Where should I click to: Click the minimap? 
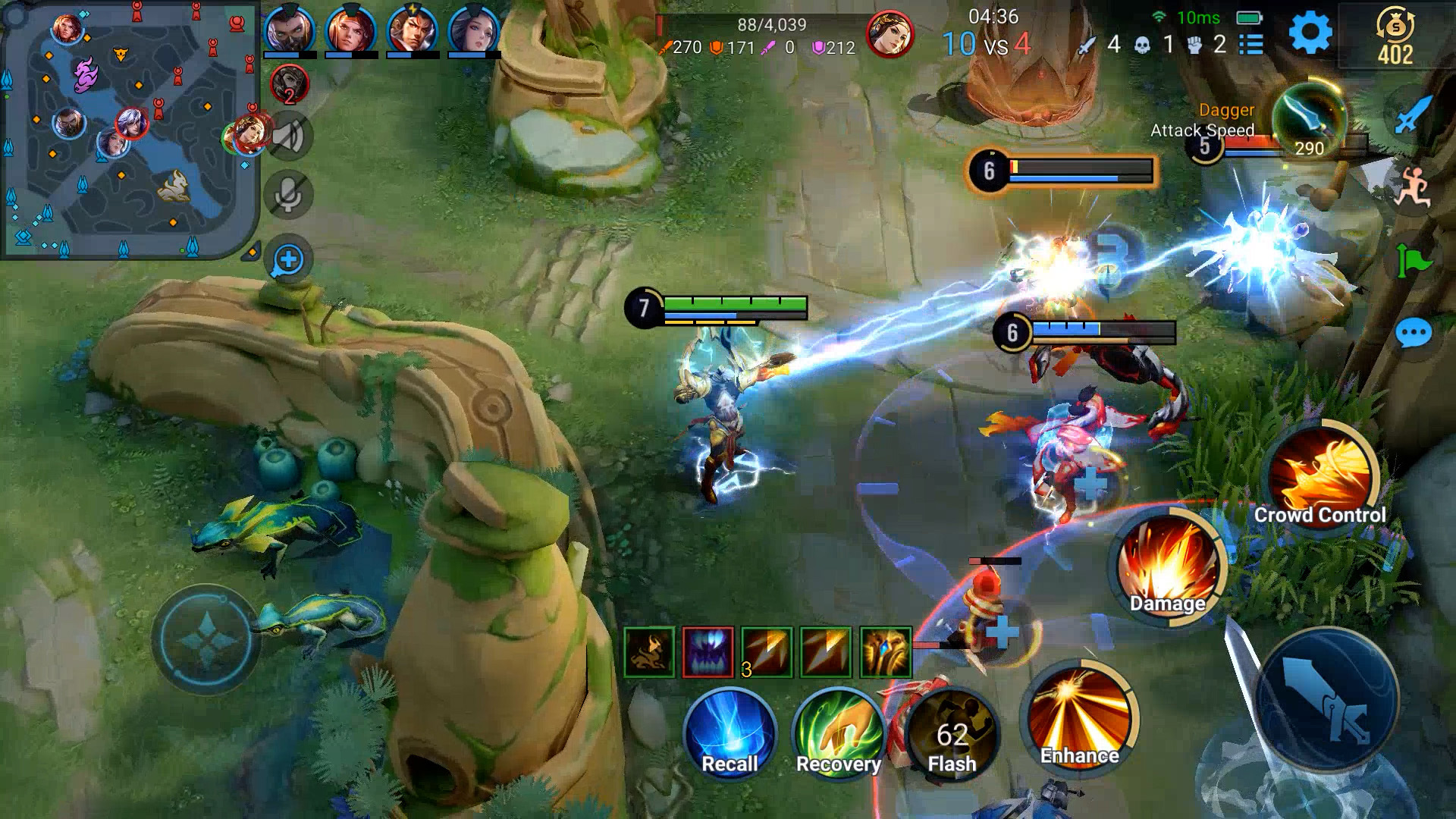[x=129, y=130]
